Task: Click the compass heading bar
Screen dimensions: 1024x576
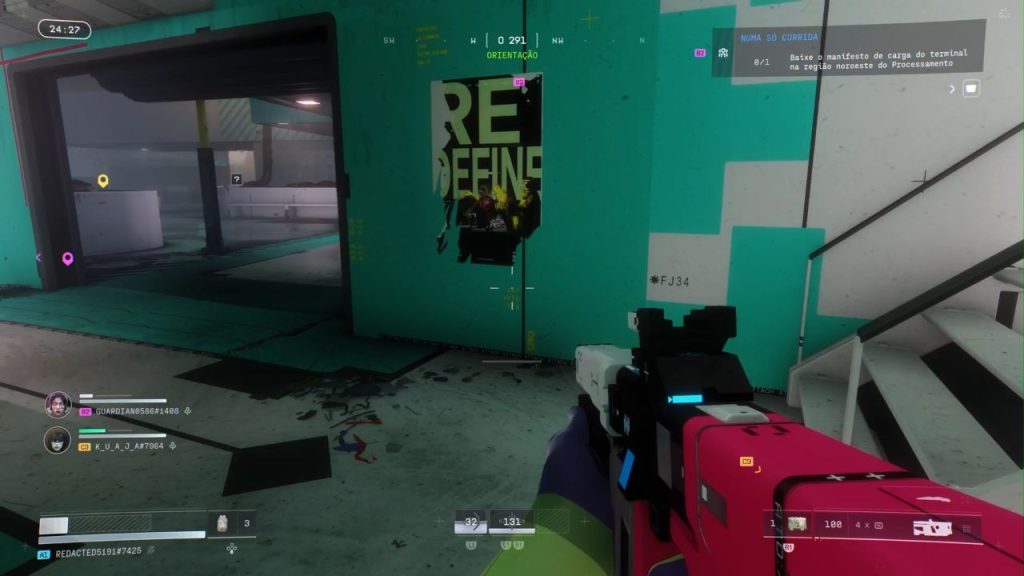Action: pos(511,41)
